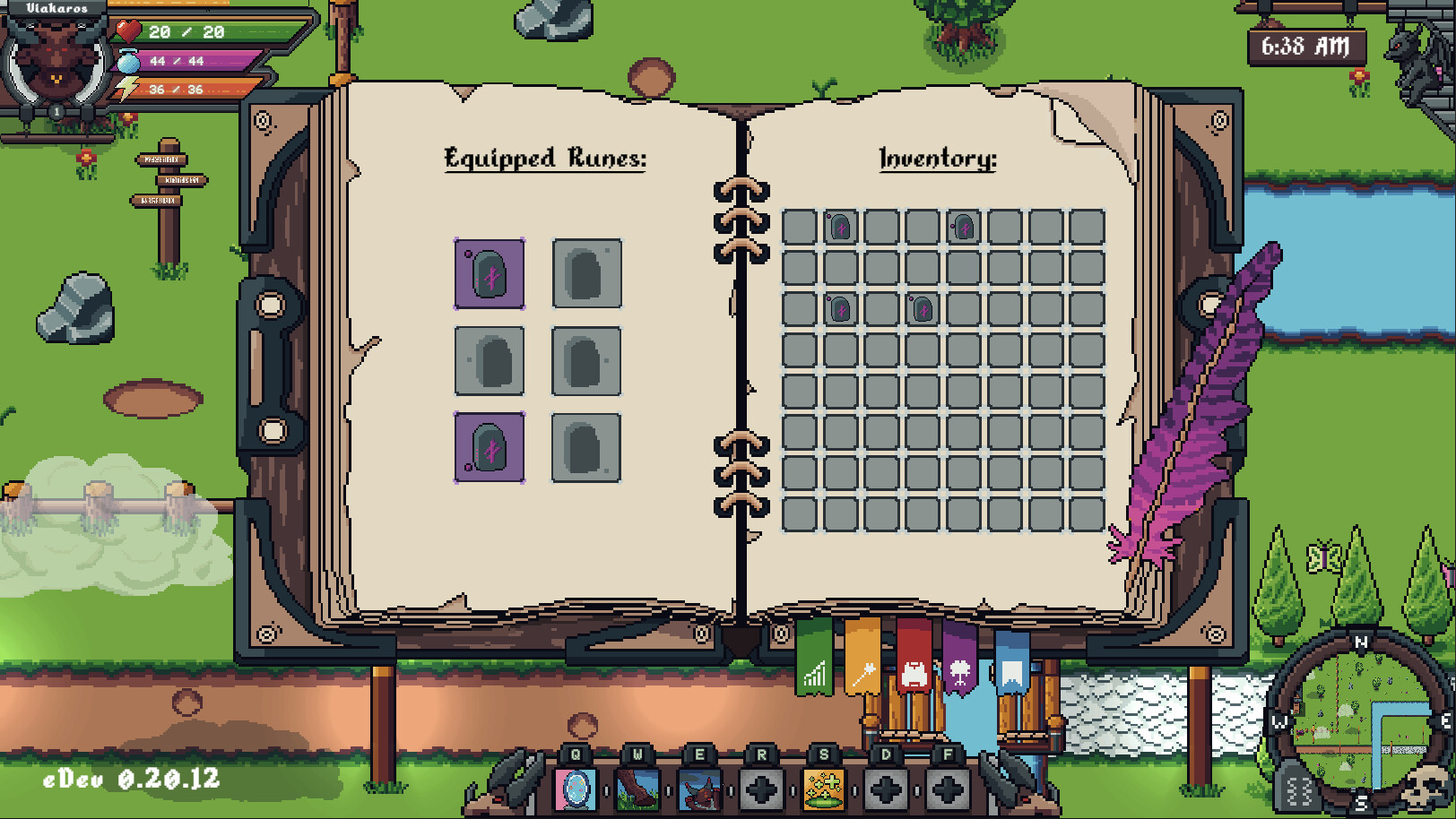This screenshot has width=1456, height=819.
Task: Select the first rune in the inventory grid
Action: click(841, 228)
